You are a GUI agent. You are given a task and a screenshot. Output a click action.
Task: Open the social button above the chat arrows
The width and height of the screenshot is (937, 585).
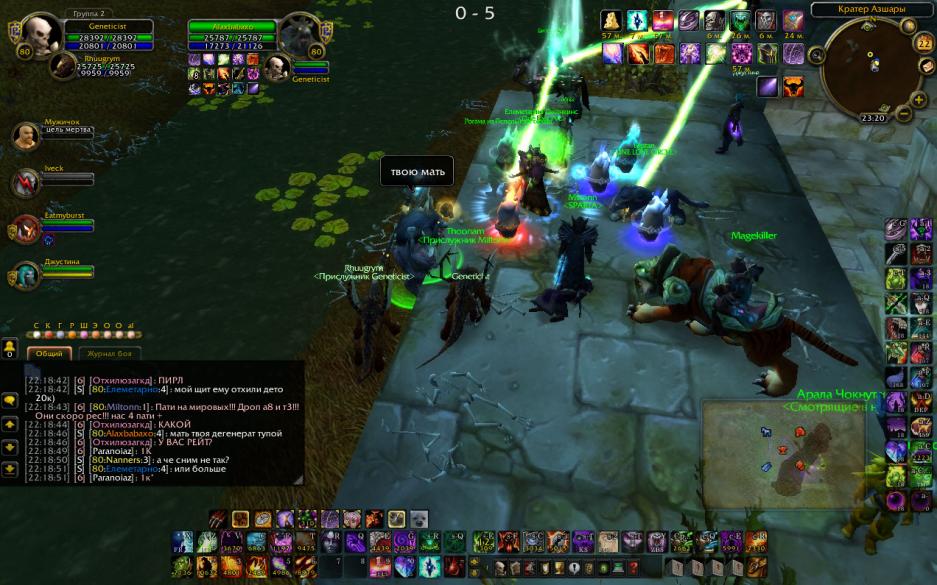[10, 346]
